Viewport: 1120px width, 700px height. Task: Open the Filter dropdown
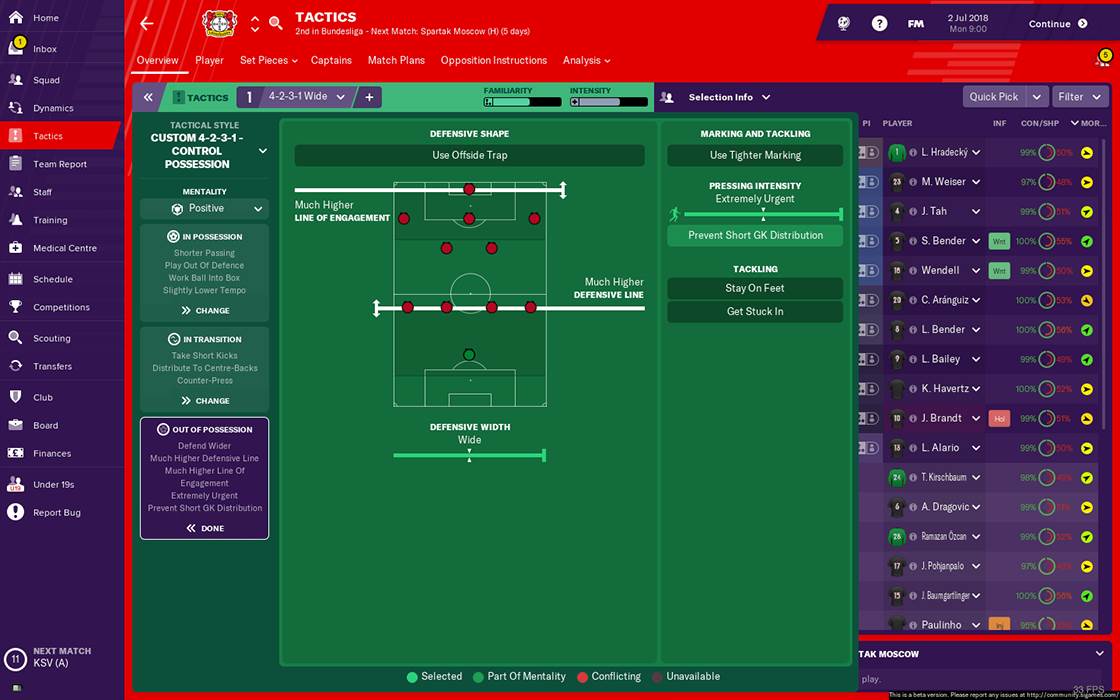pos(1079,97)
